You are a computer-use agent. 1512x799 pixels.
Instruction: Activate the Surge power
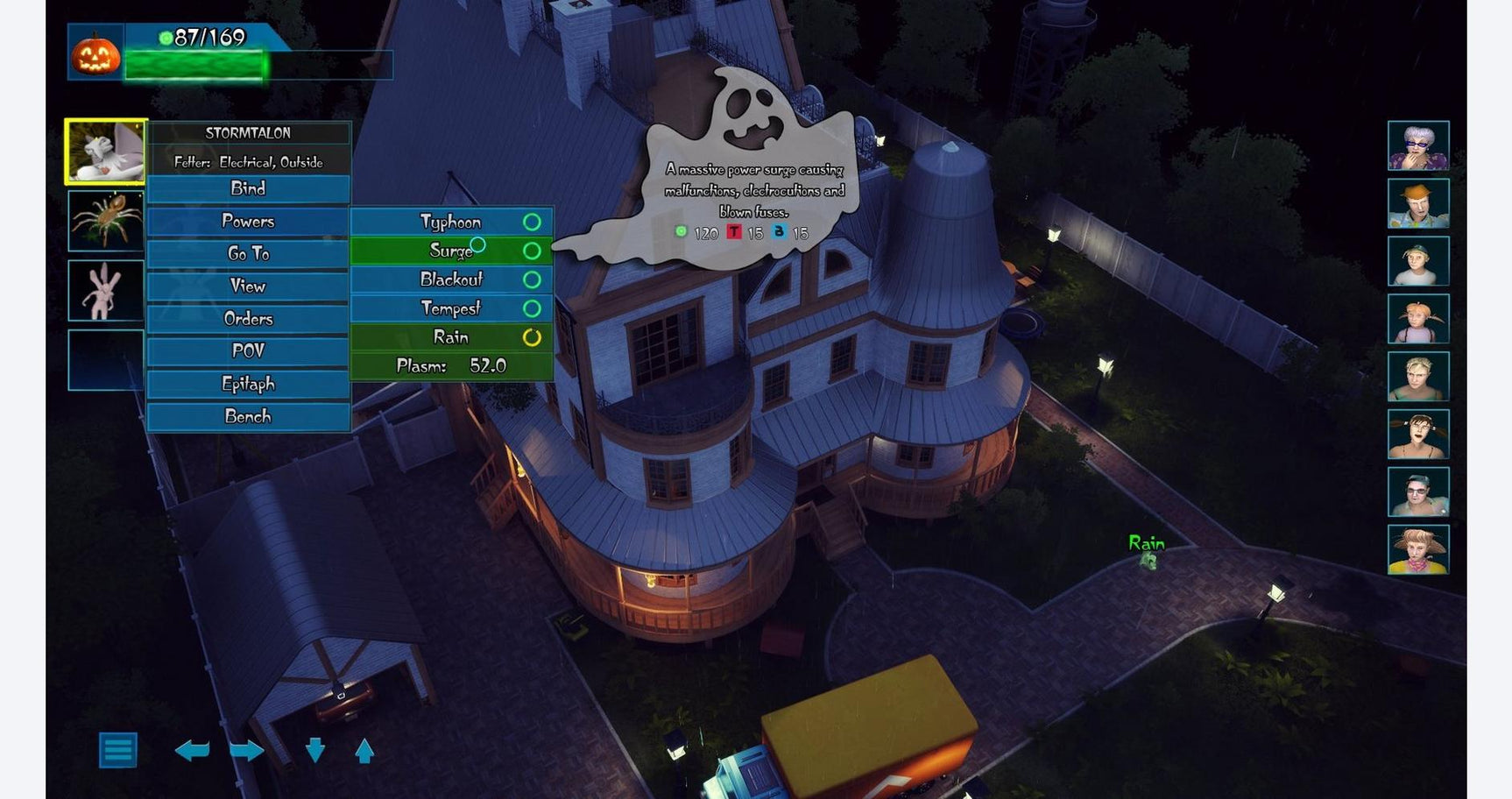pyautogui.click(x=451, y=251)
